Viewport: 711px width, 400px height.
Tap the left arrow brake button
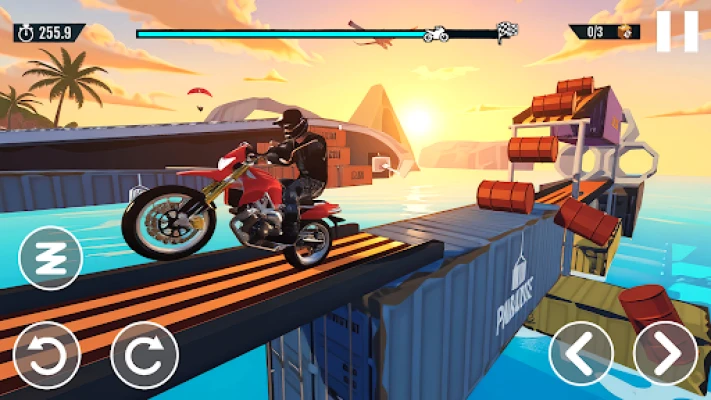coord(581,353)
